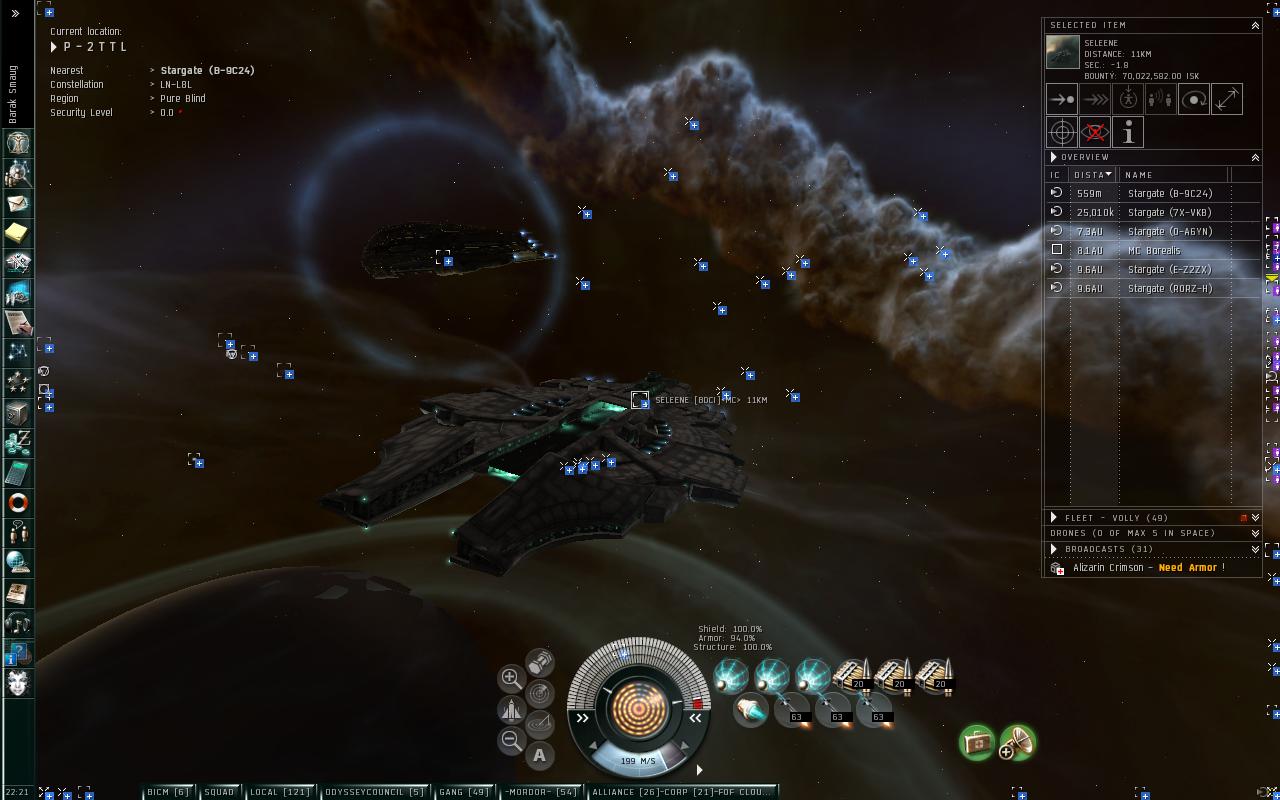The image size is (1280, 800).
Task: Lock target using the crosshair button
Action: 1062,132
